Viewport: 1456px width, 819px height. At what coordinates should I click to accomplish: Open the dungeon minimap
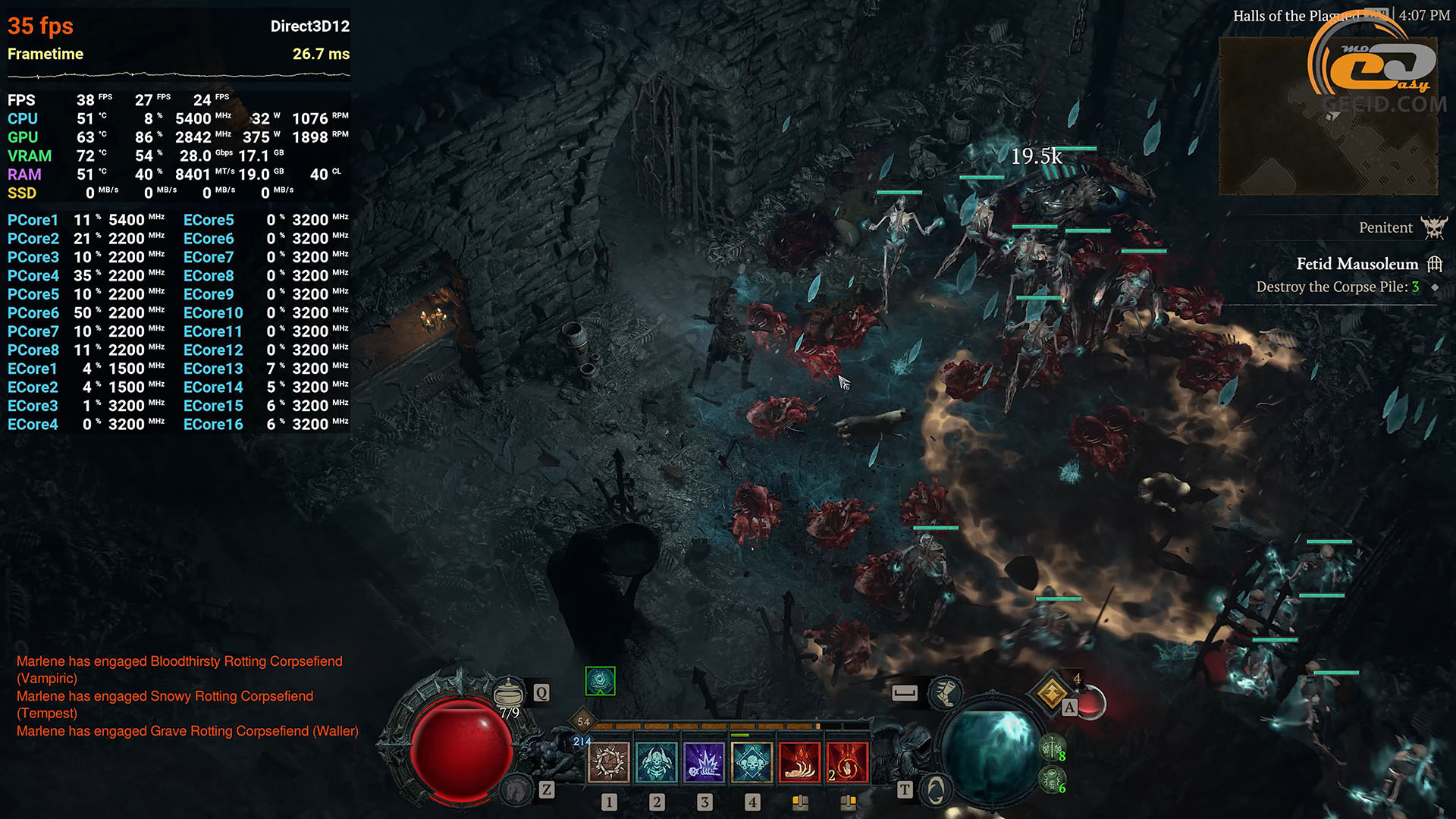tap(1327, 115)
